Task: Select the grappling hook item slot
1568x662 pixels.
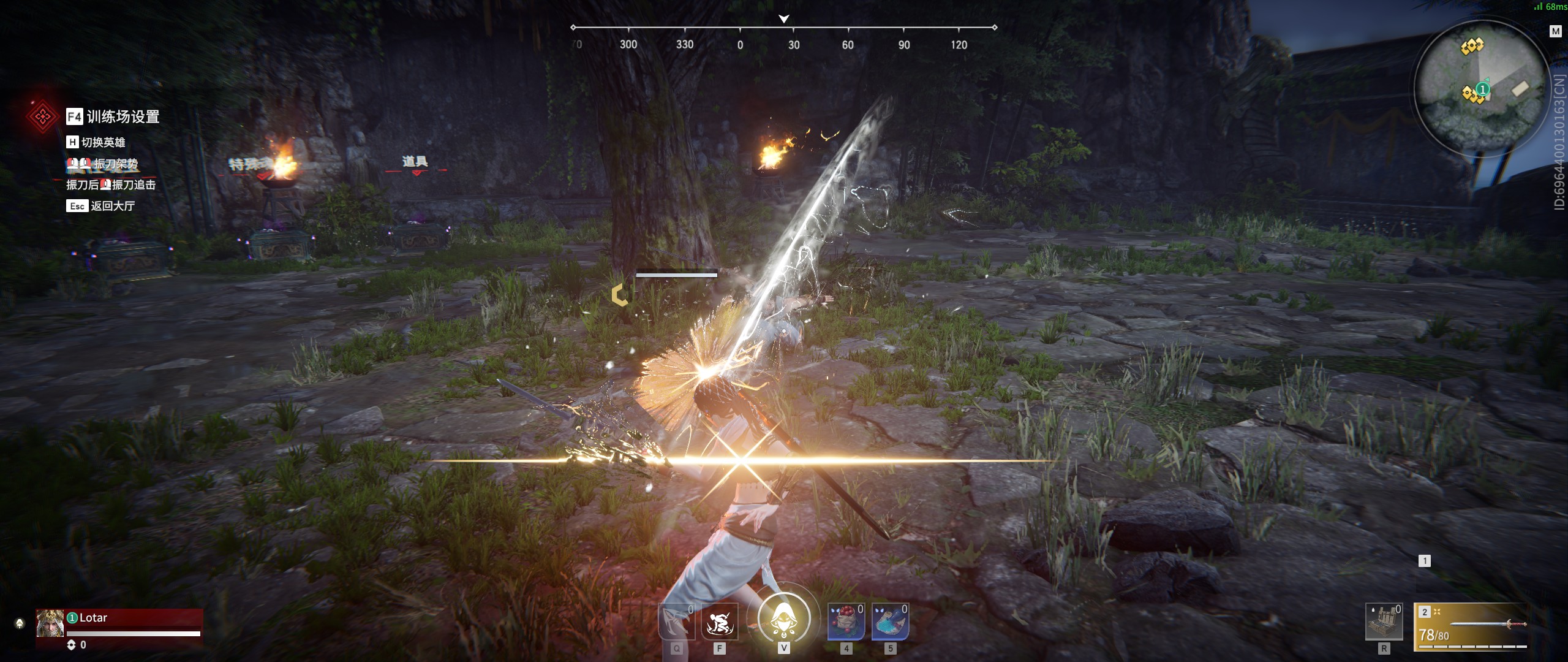Action: [676, 622]
